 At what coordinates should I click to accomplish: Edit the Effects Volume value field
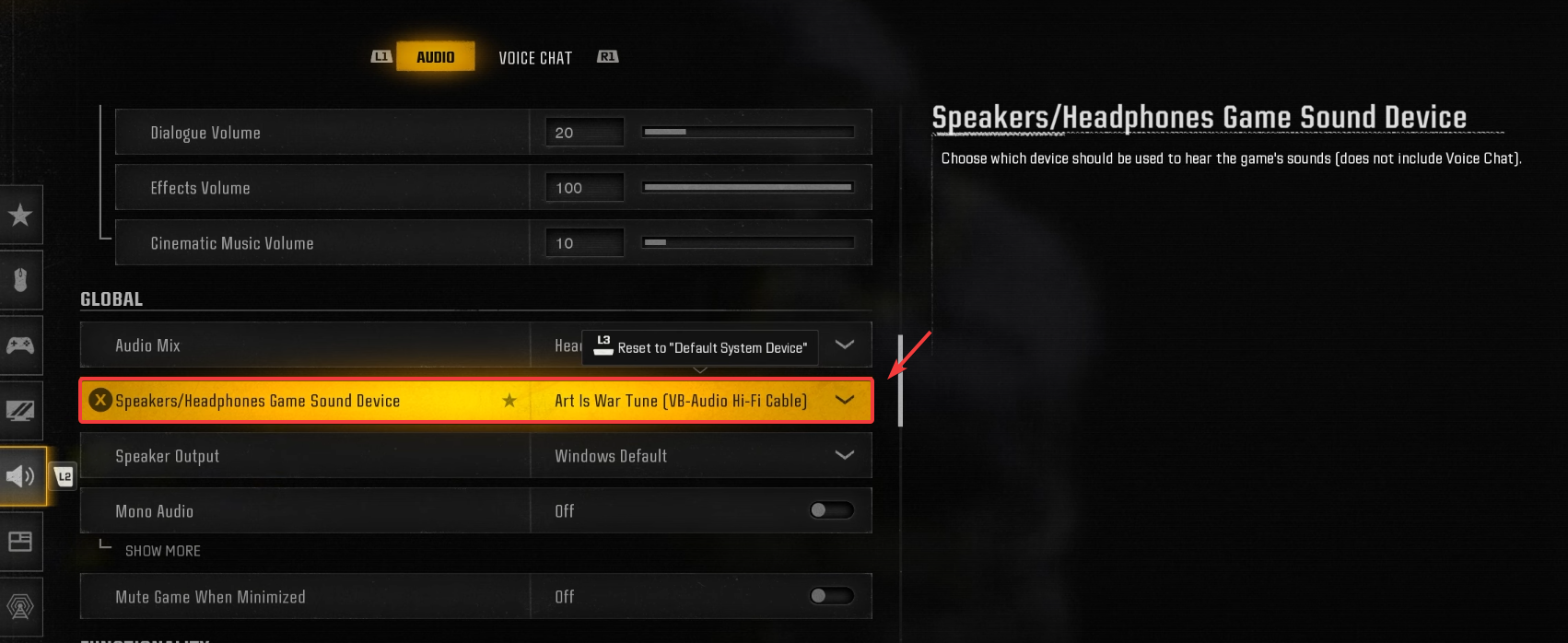click(584, 188)
